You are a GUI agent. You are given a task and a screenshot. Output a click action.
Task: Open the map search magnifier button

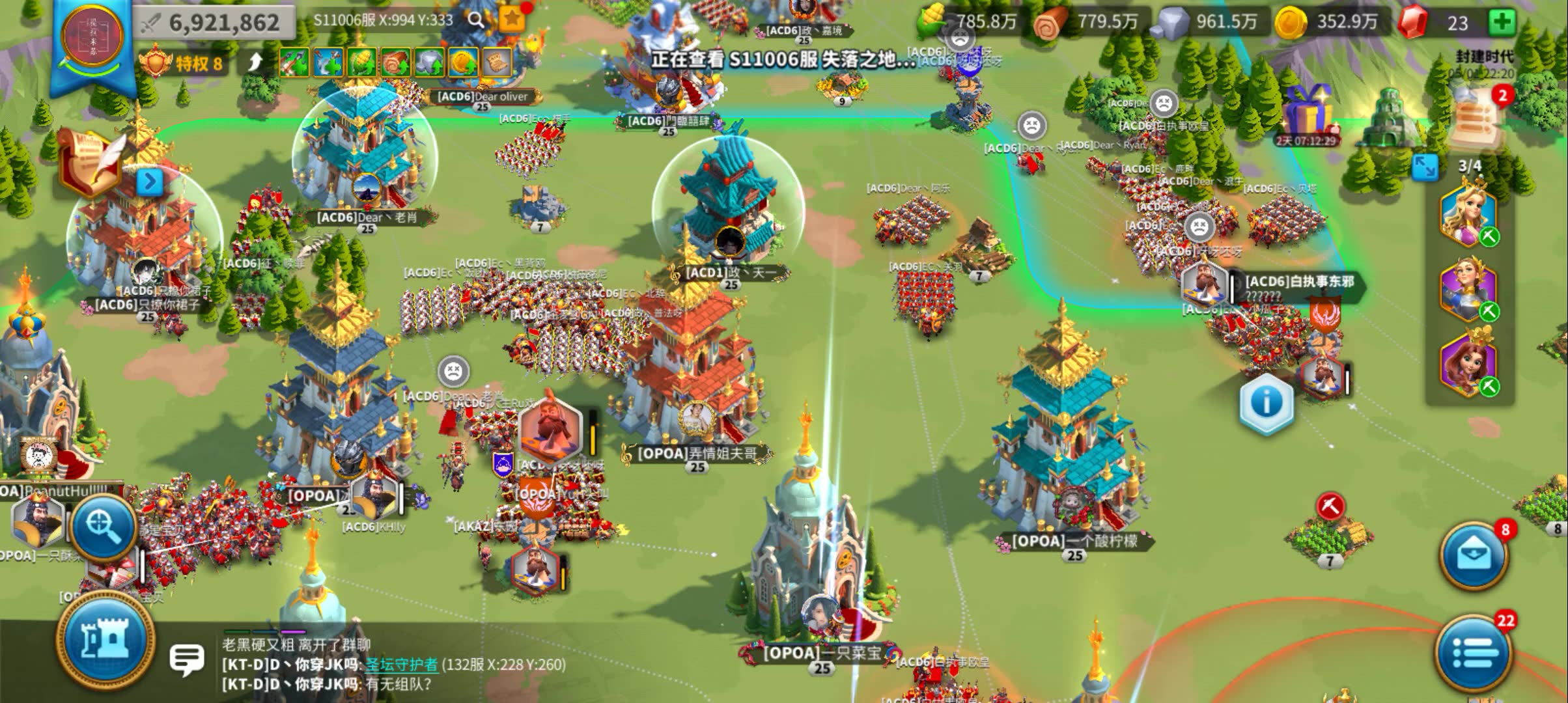pyautogui.click(x=104, y=526)
